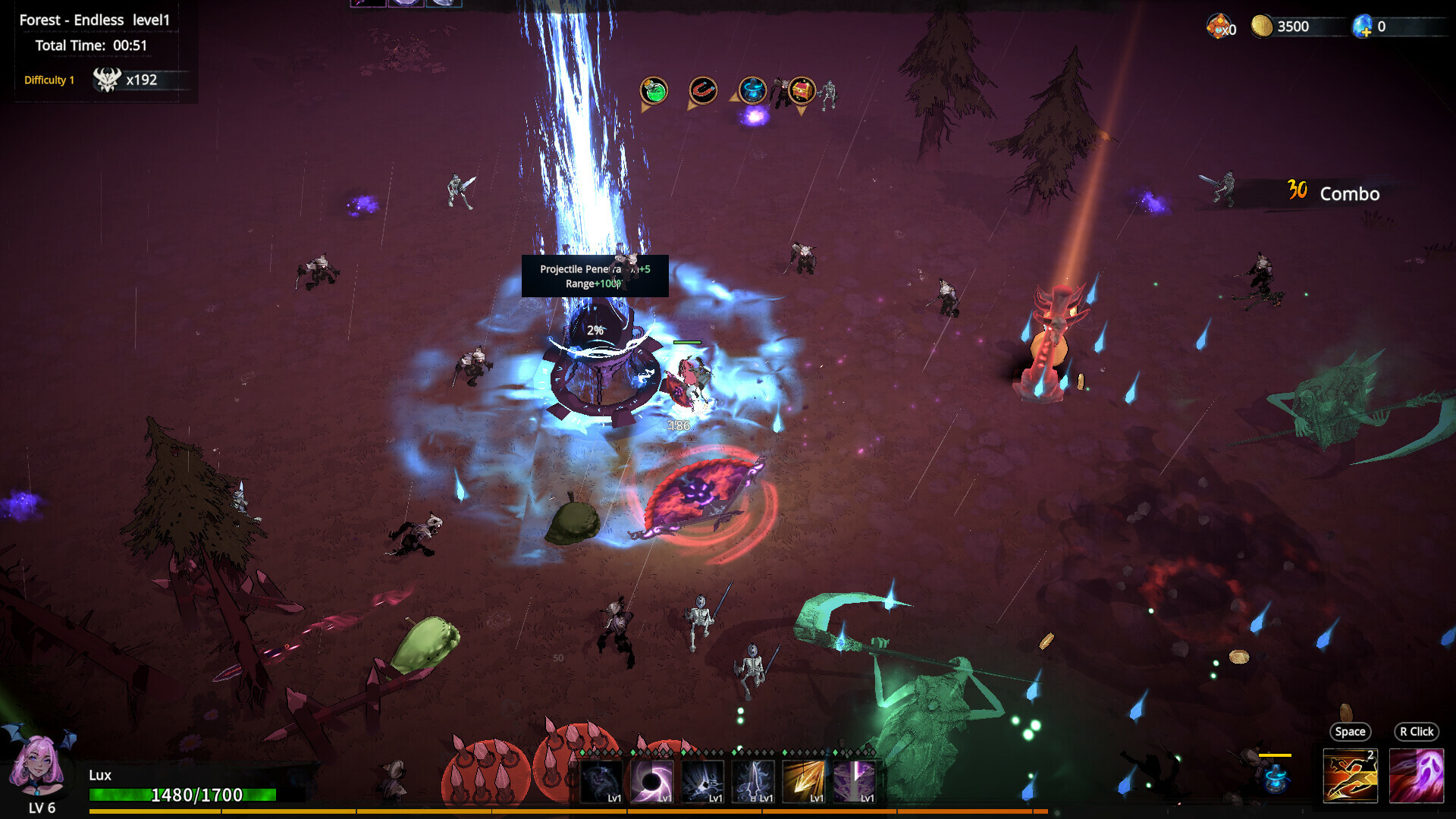Screen dimensions: 1456x819
Task: Select the black hole skill in the hotbar
Action: [x=652, y=781]
